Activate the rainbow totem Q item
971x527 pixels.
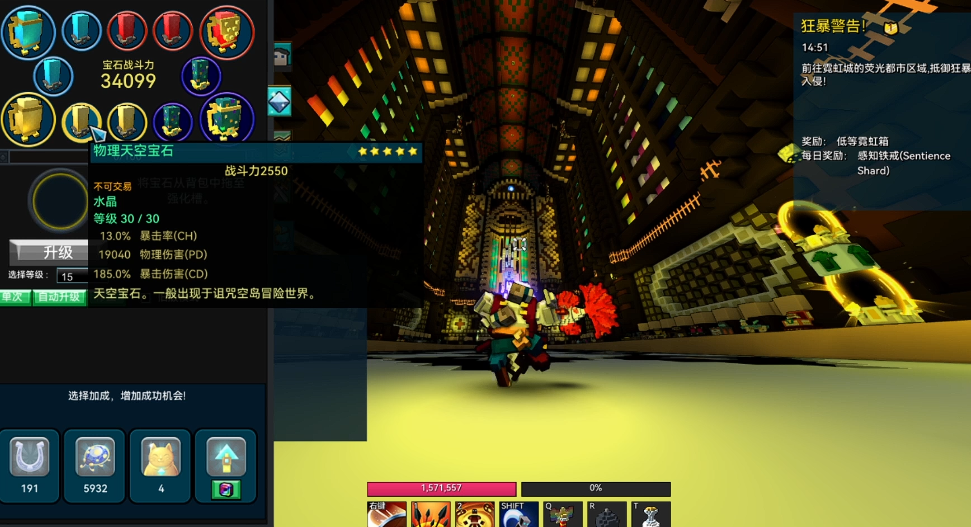pyautogui.click(x=562, y=514)
